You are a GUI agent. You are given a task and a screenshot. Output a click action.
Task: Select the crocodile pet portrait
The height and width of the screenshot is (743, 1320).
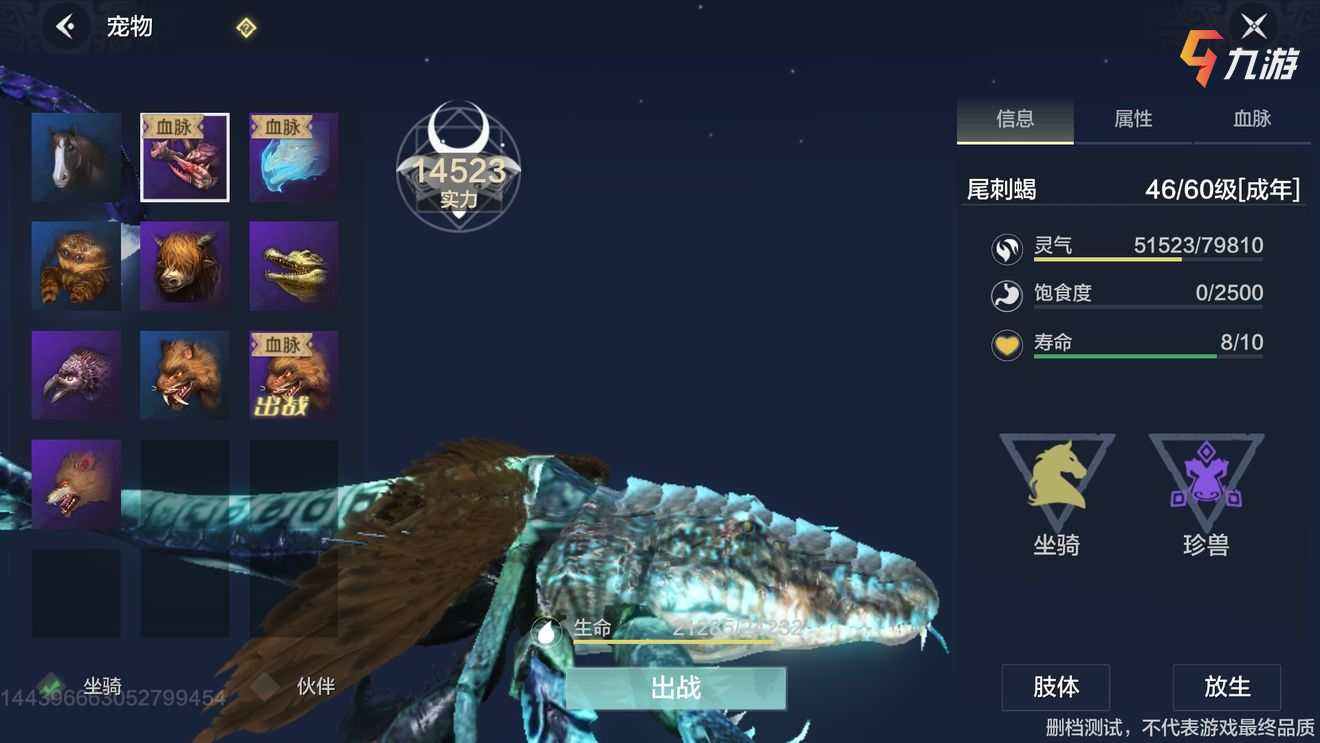point(293,266)
